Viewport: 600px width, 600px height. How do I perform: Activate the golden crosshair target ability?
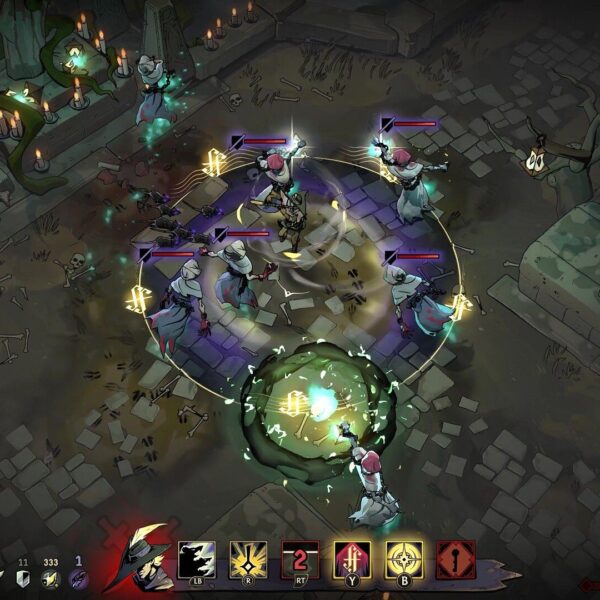(x=404, y=559)
